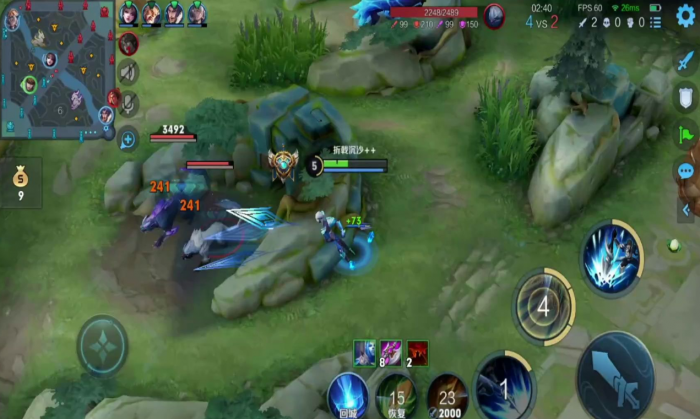Image resolution: width=700 pixels, height=419 pixels.
Task: Click the blue plus button below the minimap
Action: click(x=128, y=139)
